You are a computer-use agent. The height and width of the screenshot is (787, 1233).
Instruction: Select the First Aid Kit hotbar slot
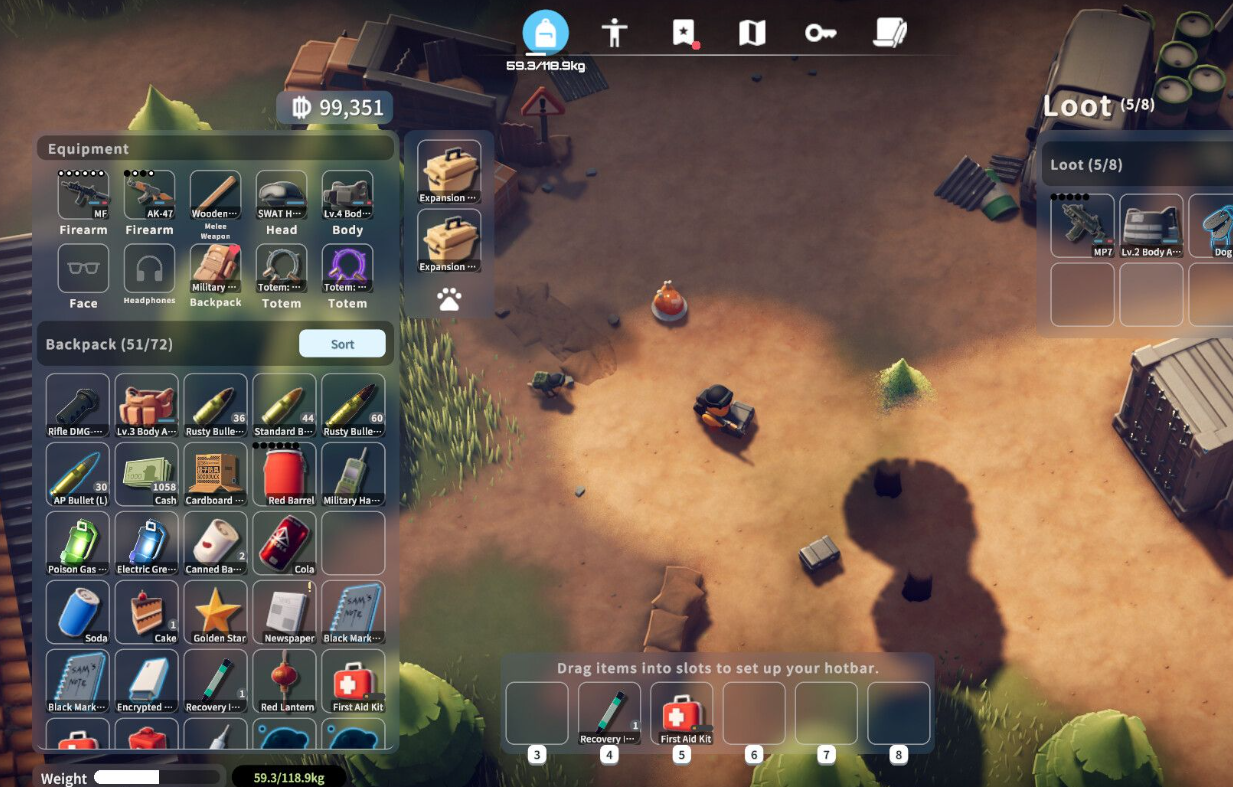tap(682, 713)
